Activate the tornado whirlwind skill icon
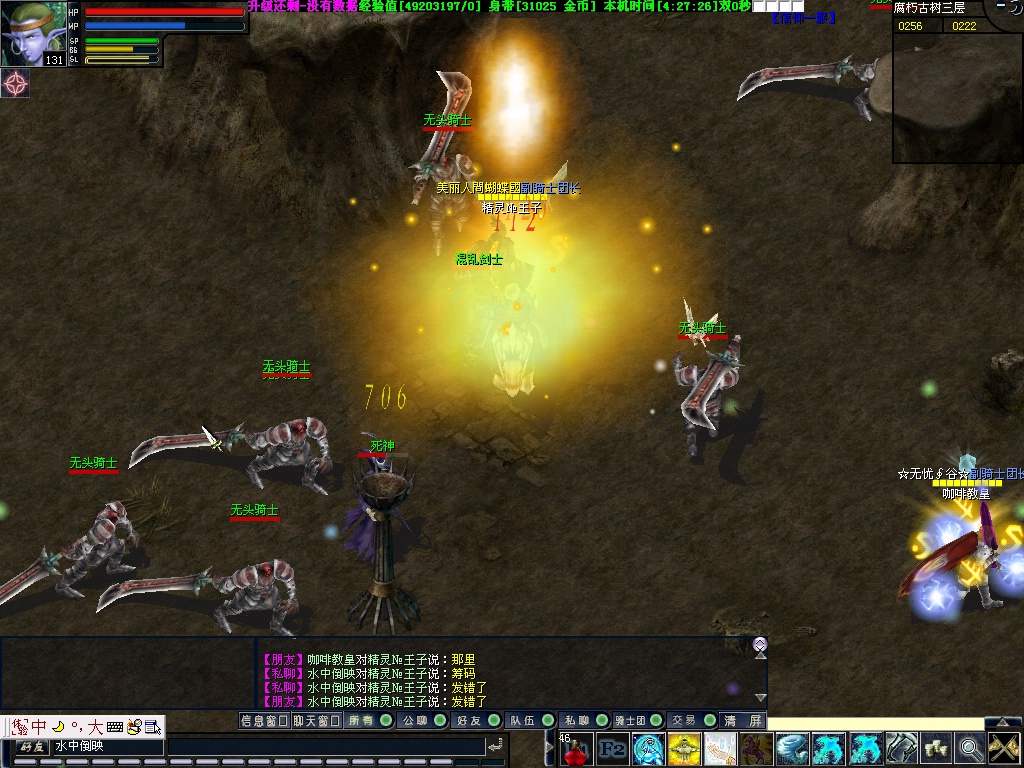1024x768 pixels. click(x=793, y=748)
